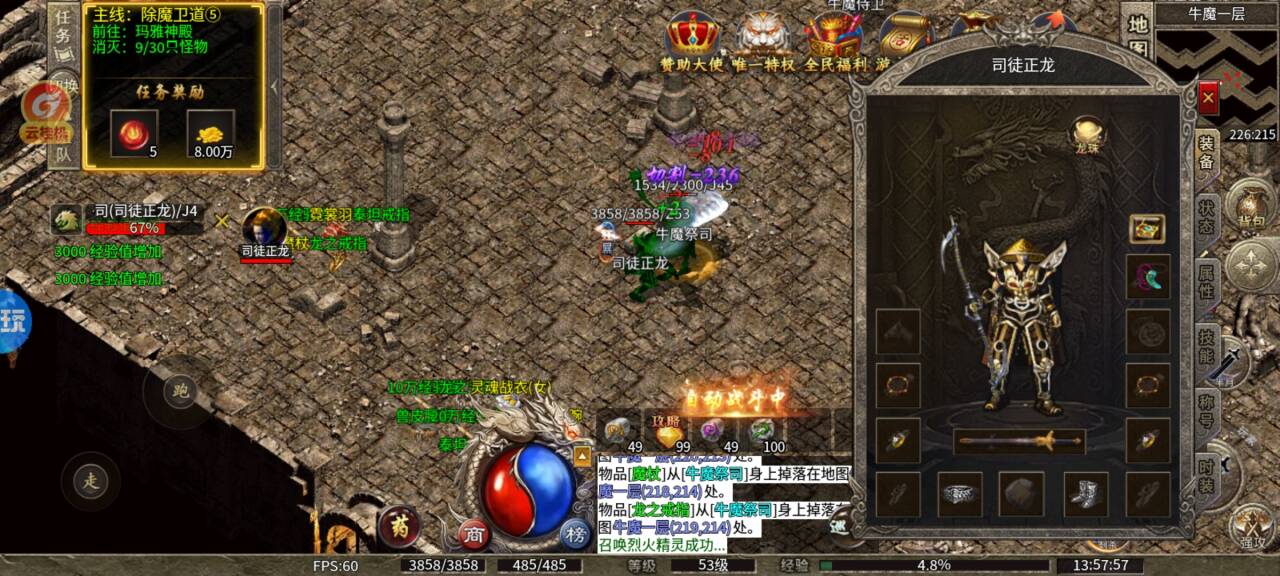The height and width of the screenshot is (576, 1280).
Task: Switch to the 时装 fashion tab
Action: [x=1207, y=473]
